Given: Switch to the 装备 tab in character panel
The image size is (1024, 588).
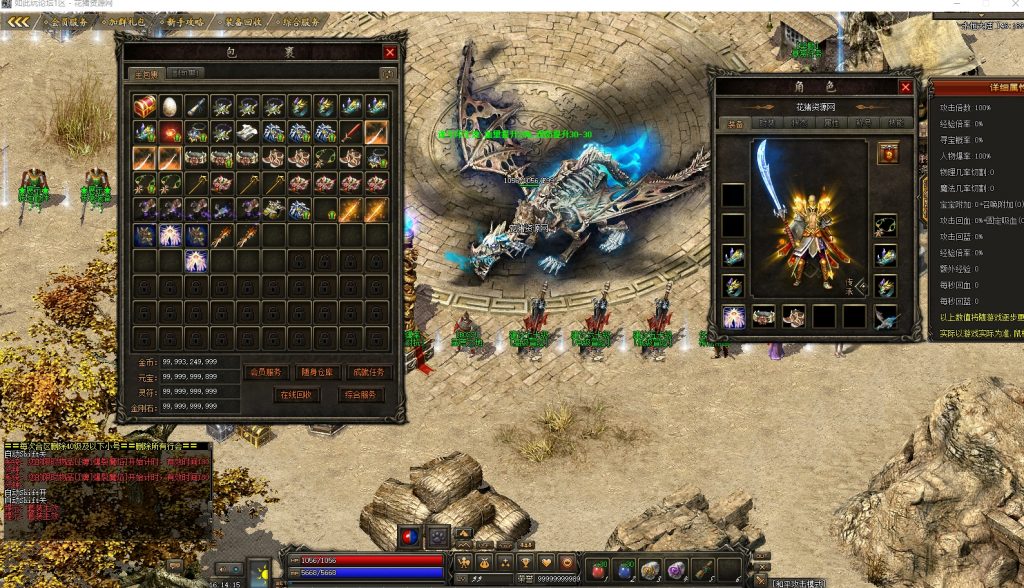Looking at the screenshot, I should tap(732, 123).
